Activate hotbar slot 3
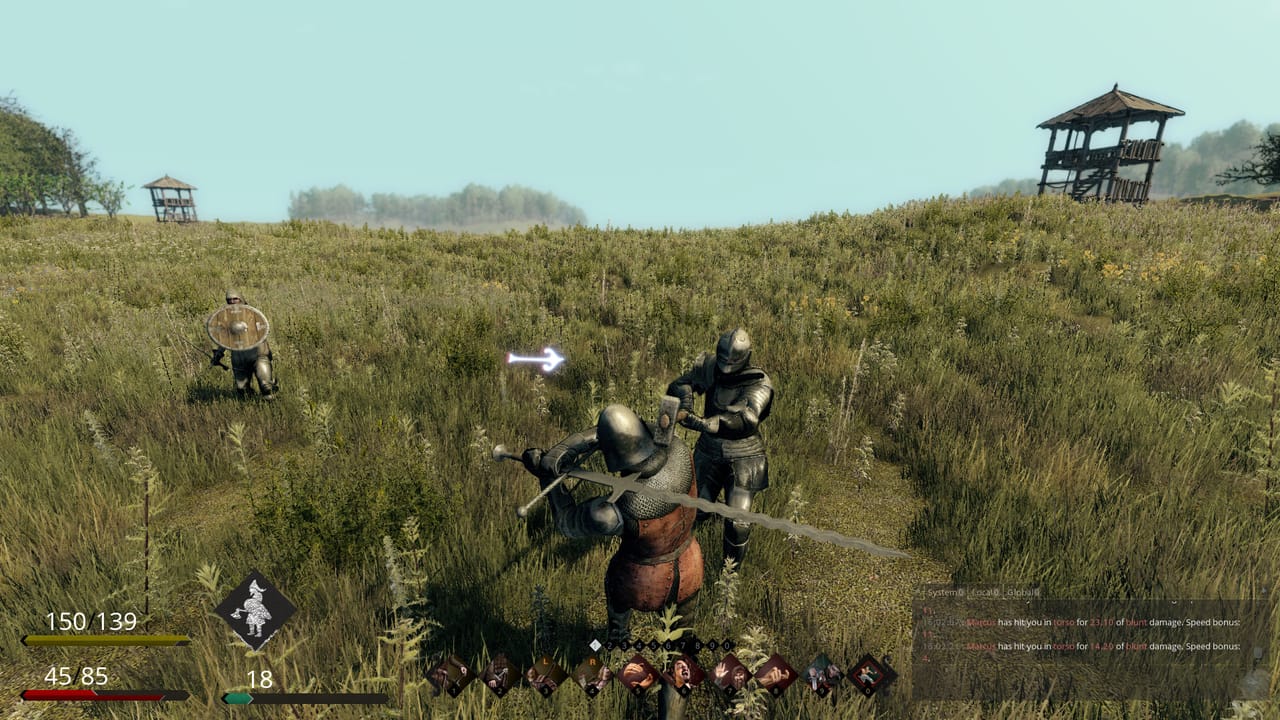 pyautogui.click(x=544, y=672)
